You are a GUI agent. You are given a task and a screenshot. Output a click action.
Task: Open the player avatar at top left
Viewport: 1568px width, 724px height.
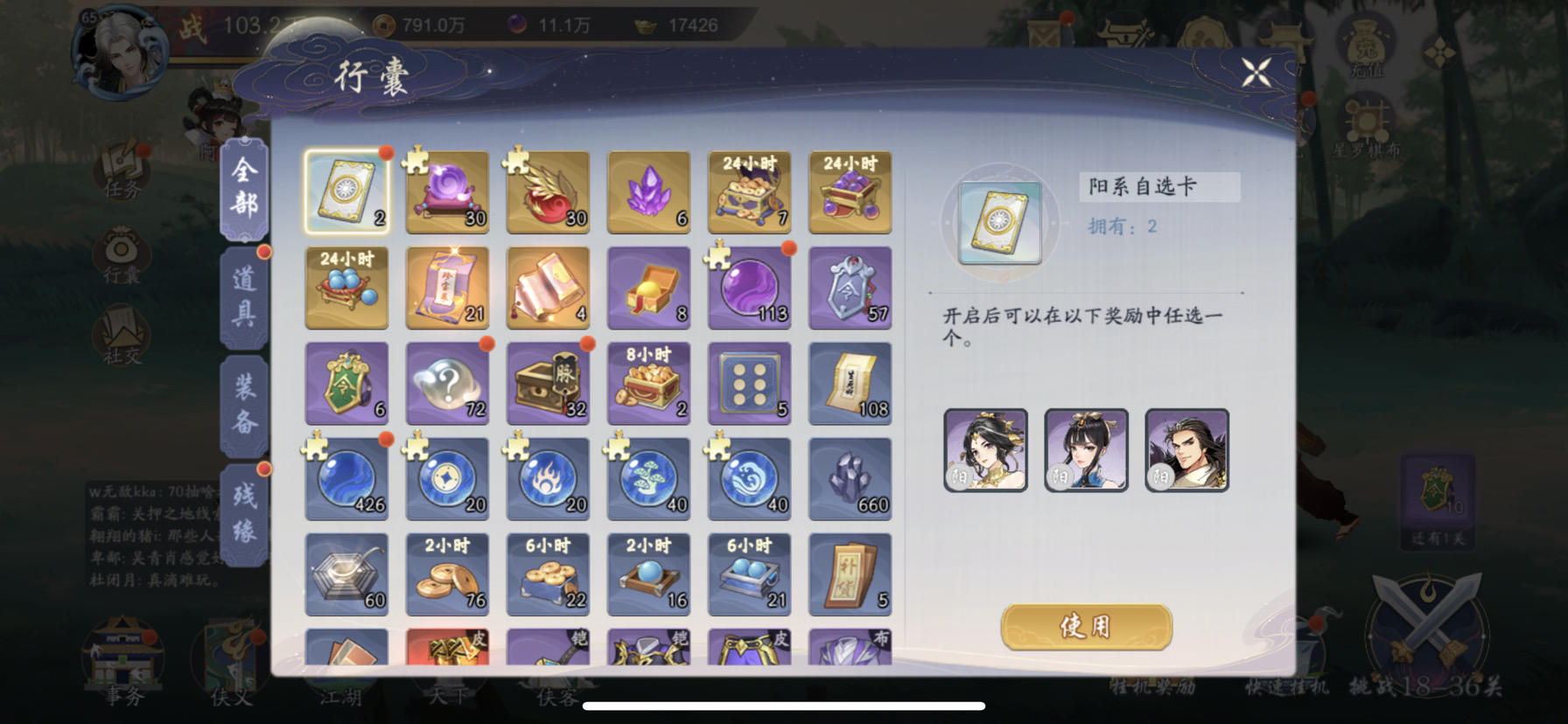(120, 50)
